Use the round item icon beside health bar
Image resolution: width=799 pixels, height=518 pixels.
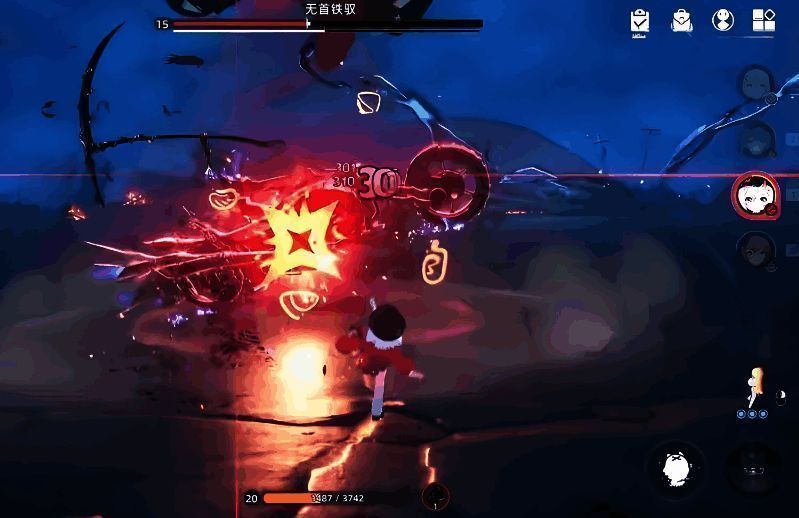click(435, 497)
